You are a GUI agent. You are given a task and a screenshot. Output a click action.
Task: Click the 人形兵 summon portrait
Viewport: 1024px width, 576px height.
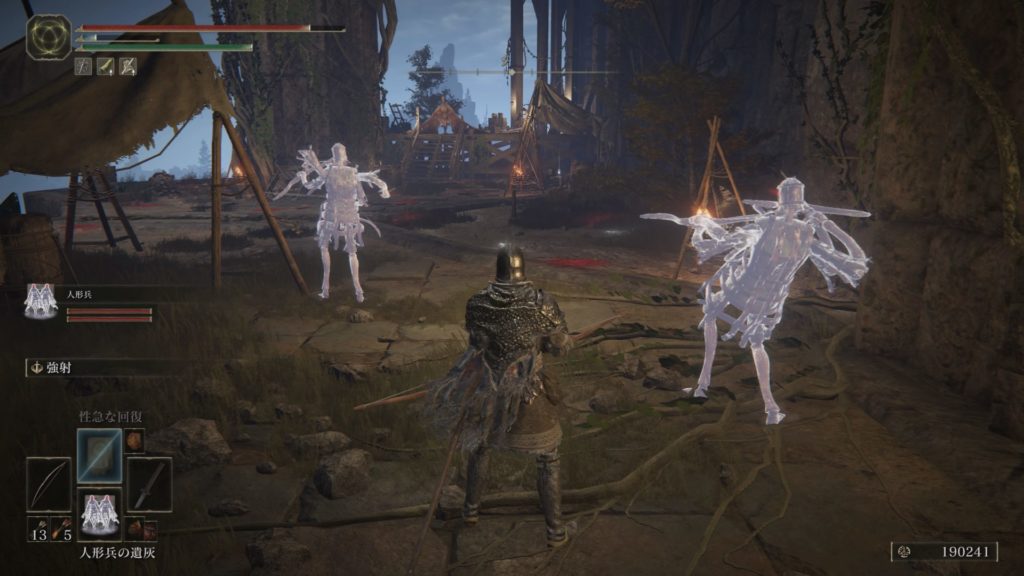pos(41,301)
